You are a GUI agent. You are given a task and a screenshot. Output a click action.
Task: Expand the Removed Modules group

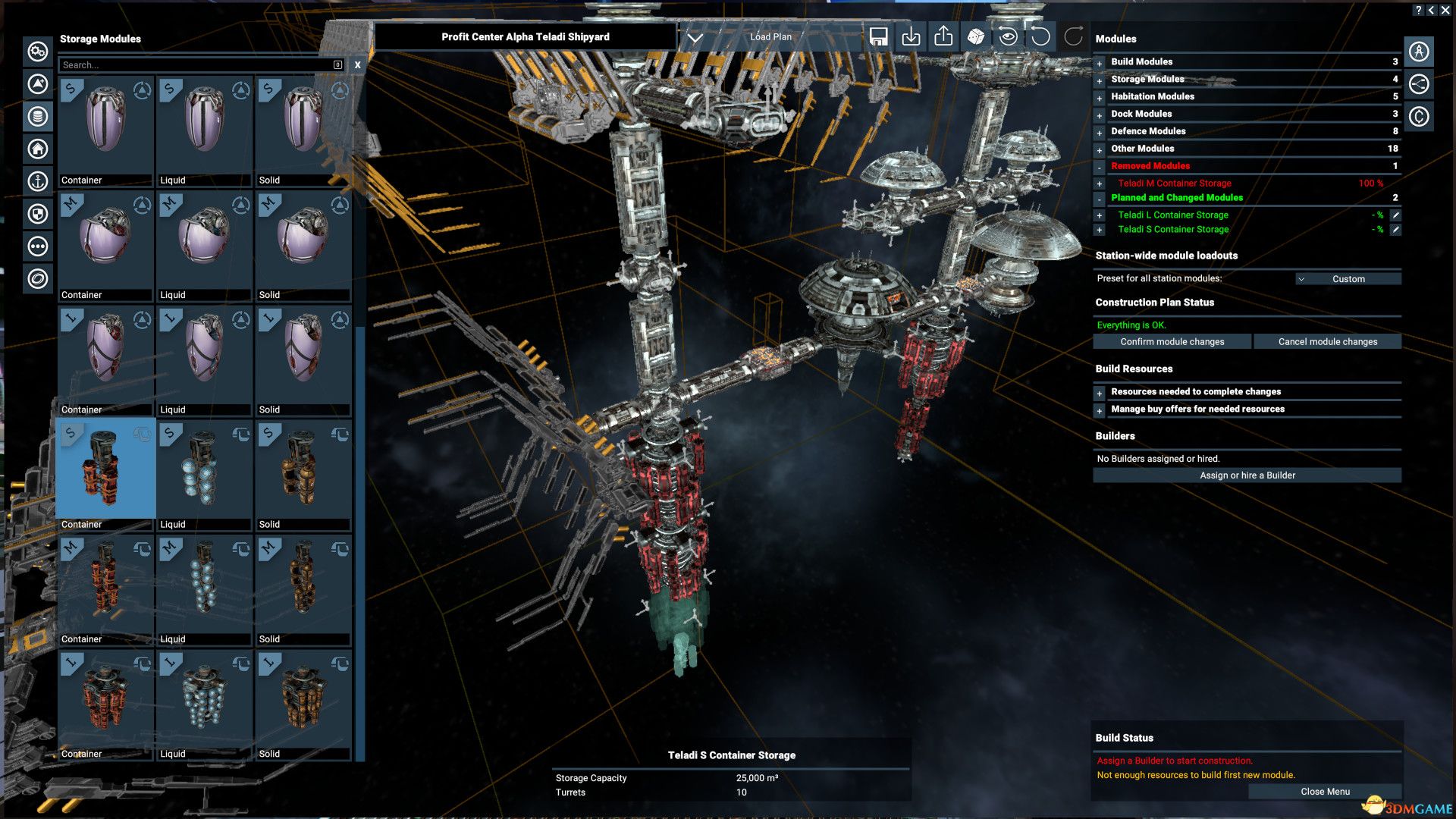(1100, 165)
